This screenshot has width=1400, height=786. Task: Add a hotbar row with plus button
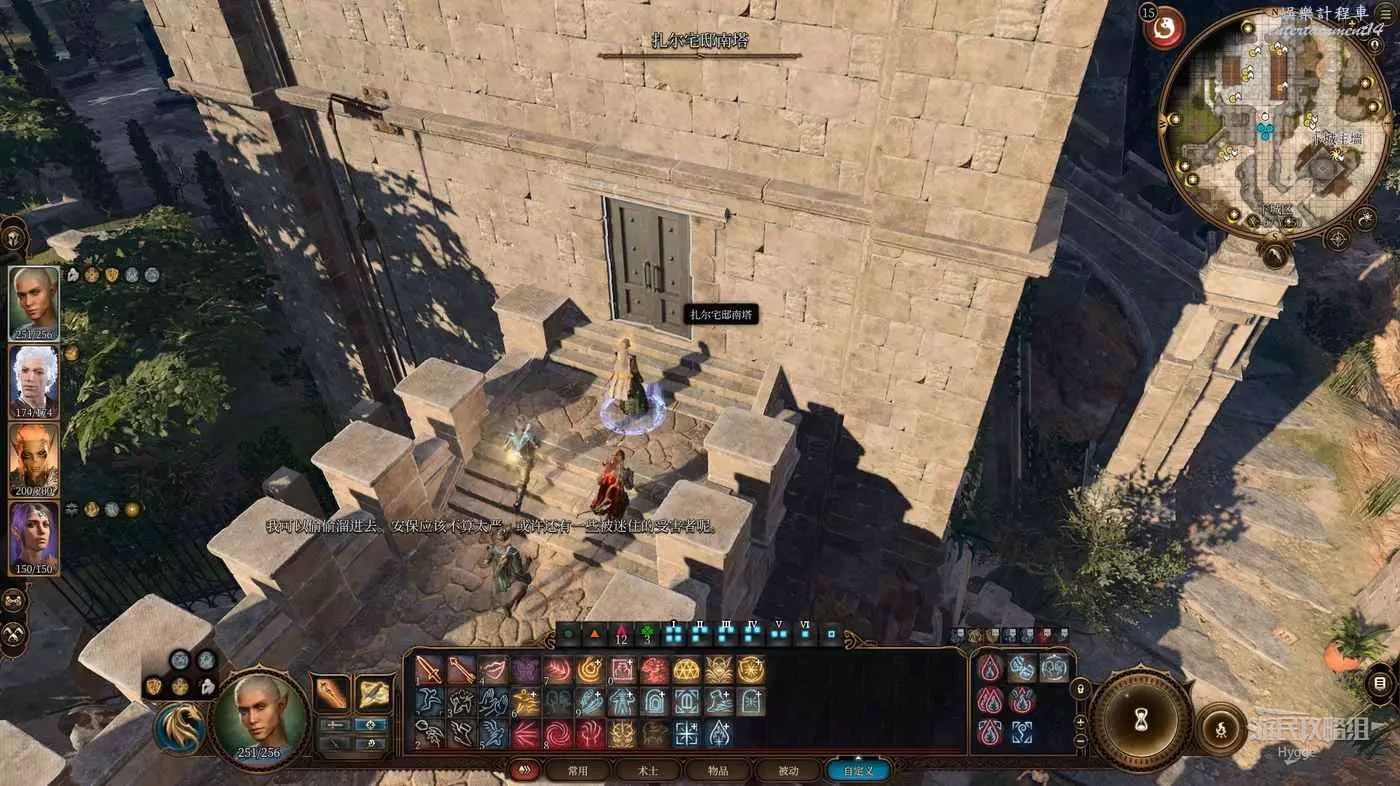click(x=1080, y=720)
